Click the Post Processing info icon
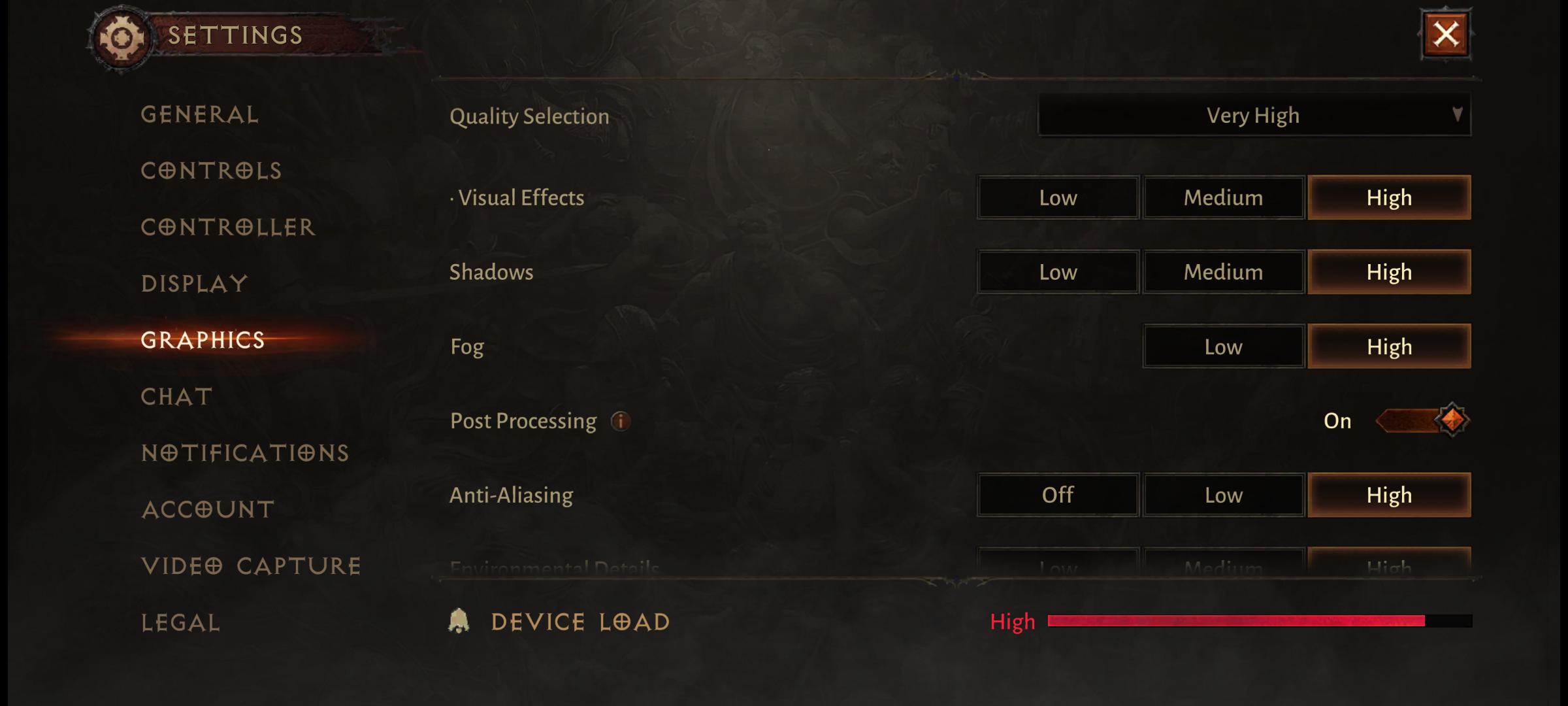Viewport: 1568px width, 706px height. coord(621,421)
